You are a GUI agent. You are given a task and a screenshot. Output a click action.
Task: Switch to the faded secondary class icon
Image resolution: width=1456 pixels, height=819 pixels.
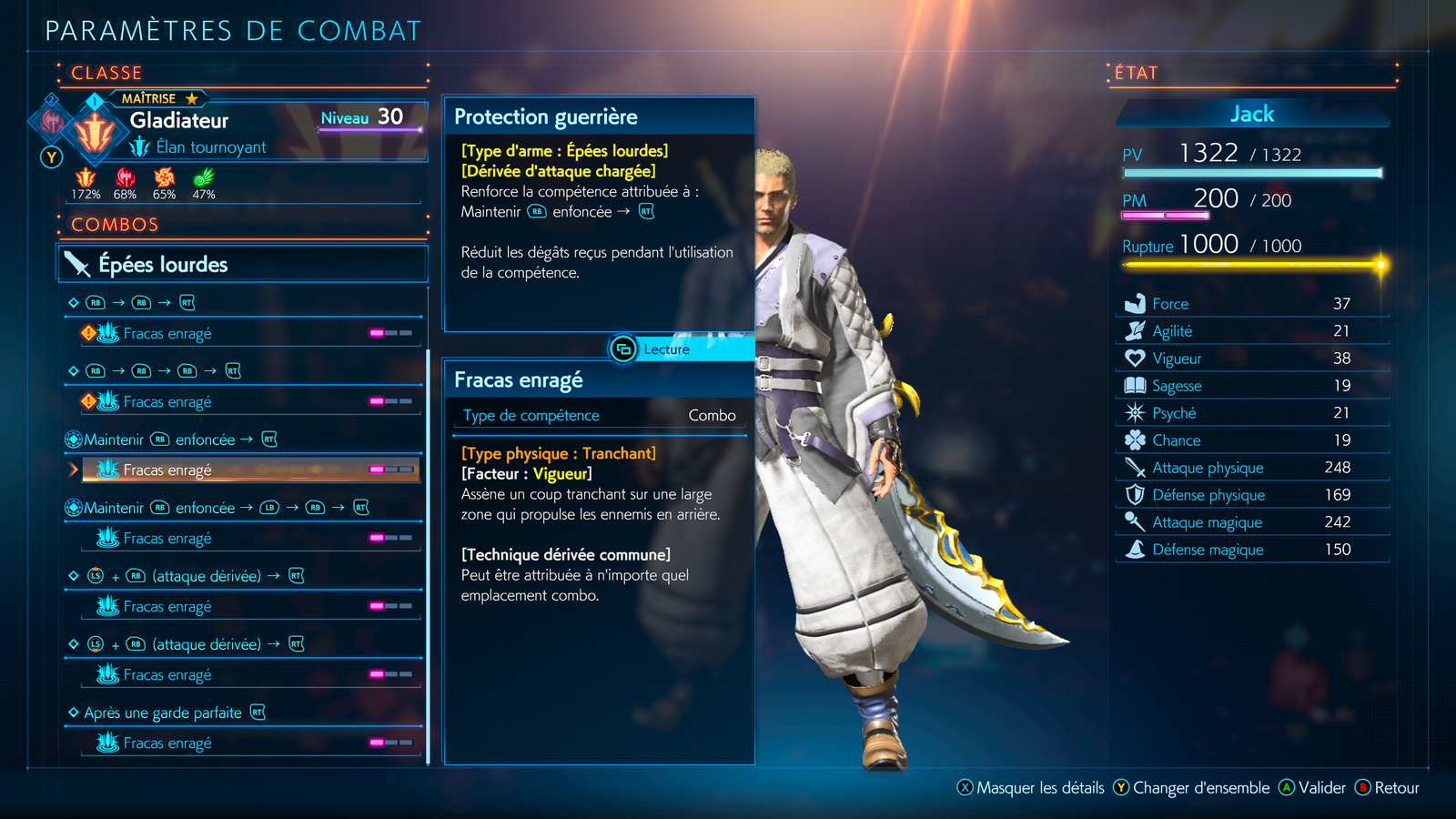[x=52, y=120]
